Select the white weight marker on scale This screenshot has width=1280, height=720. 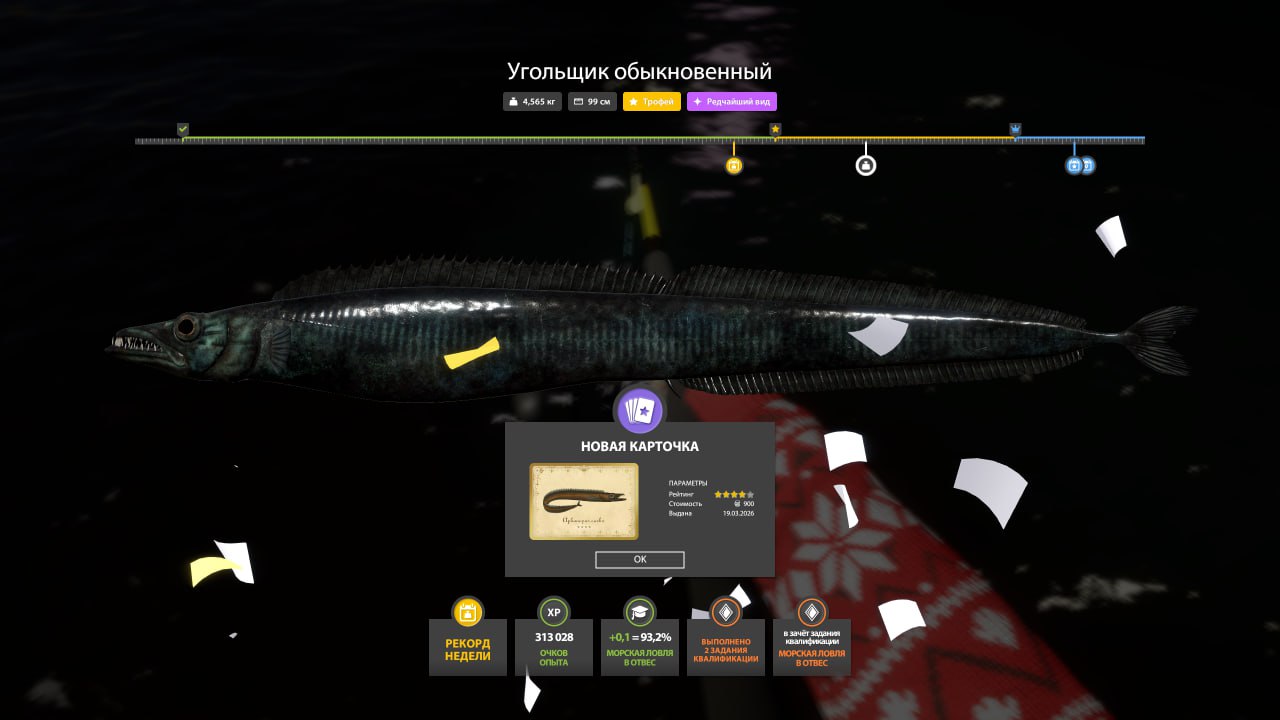click(x=866, y=166)
